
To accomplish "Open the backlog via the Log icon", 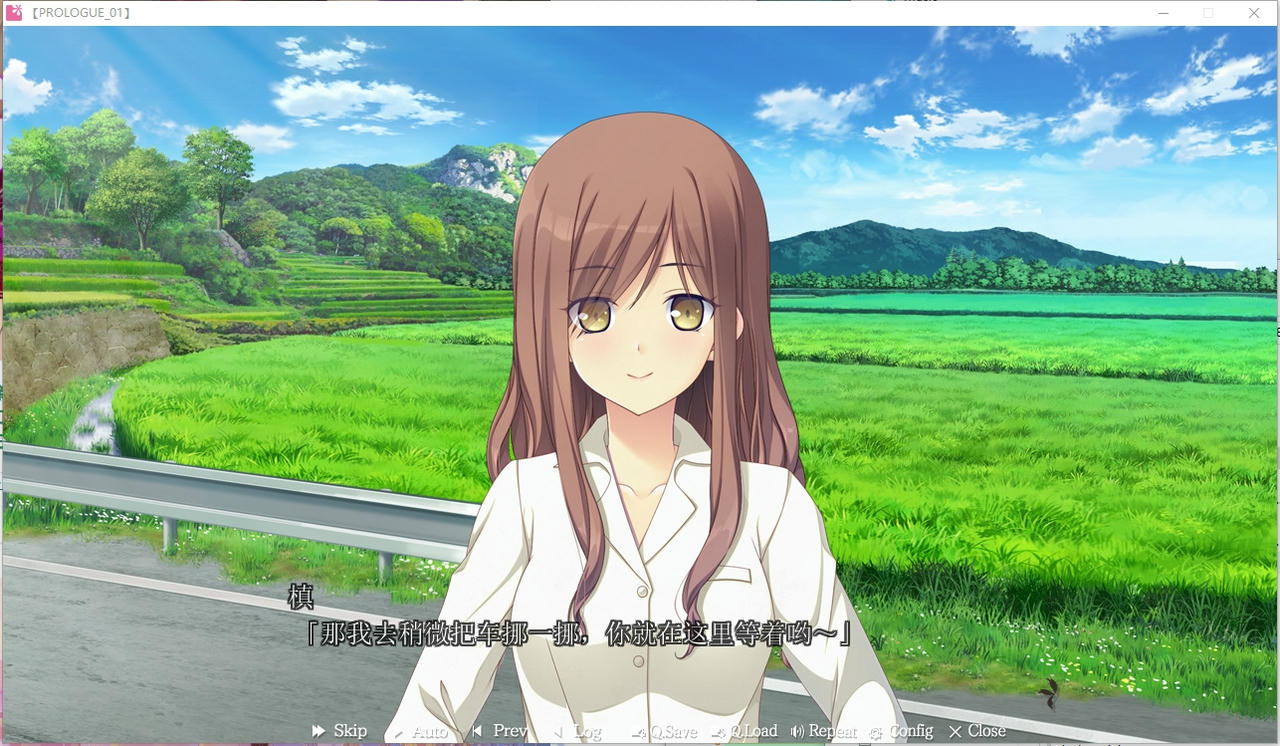I will (x=557, y=731).
